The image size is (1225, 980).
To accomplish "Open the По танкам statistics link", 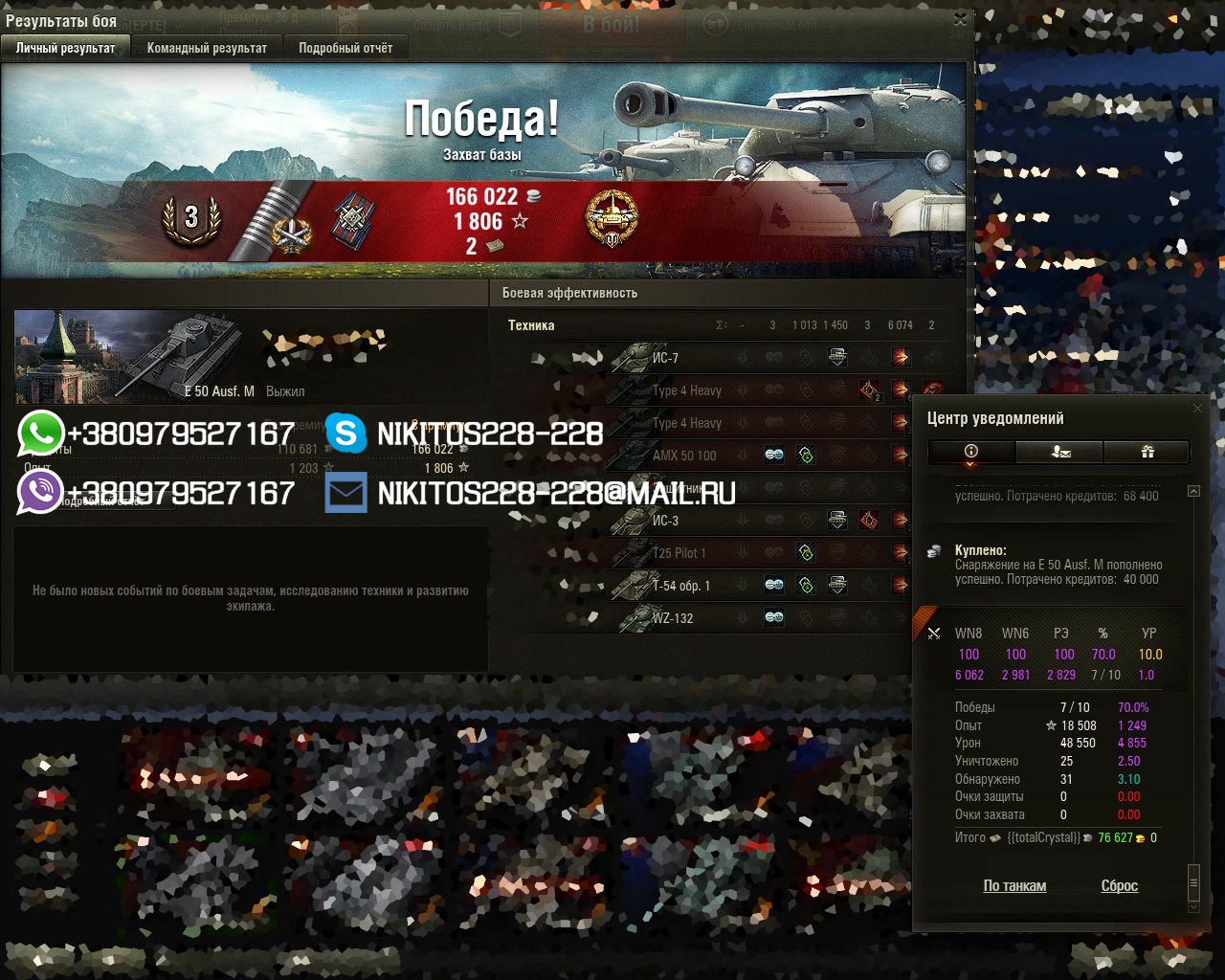I will coord(1014,886).
